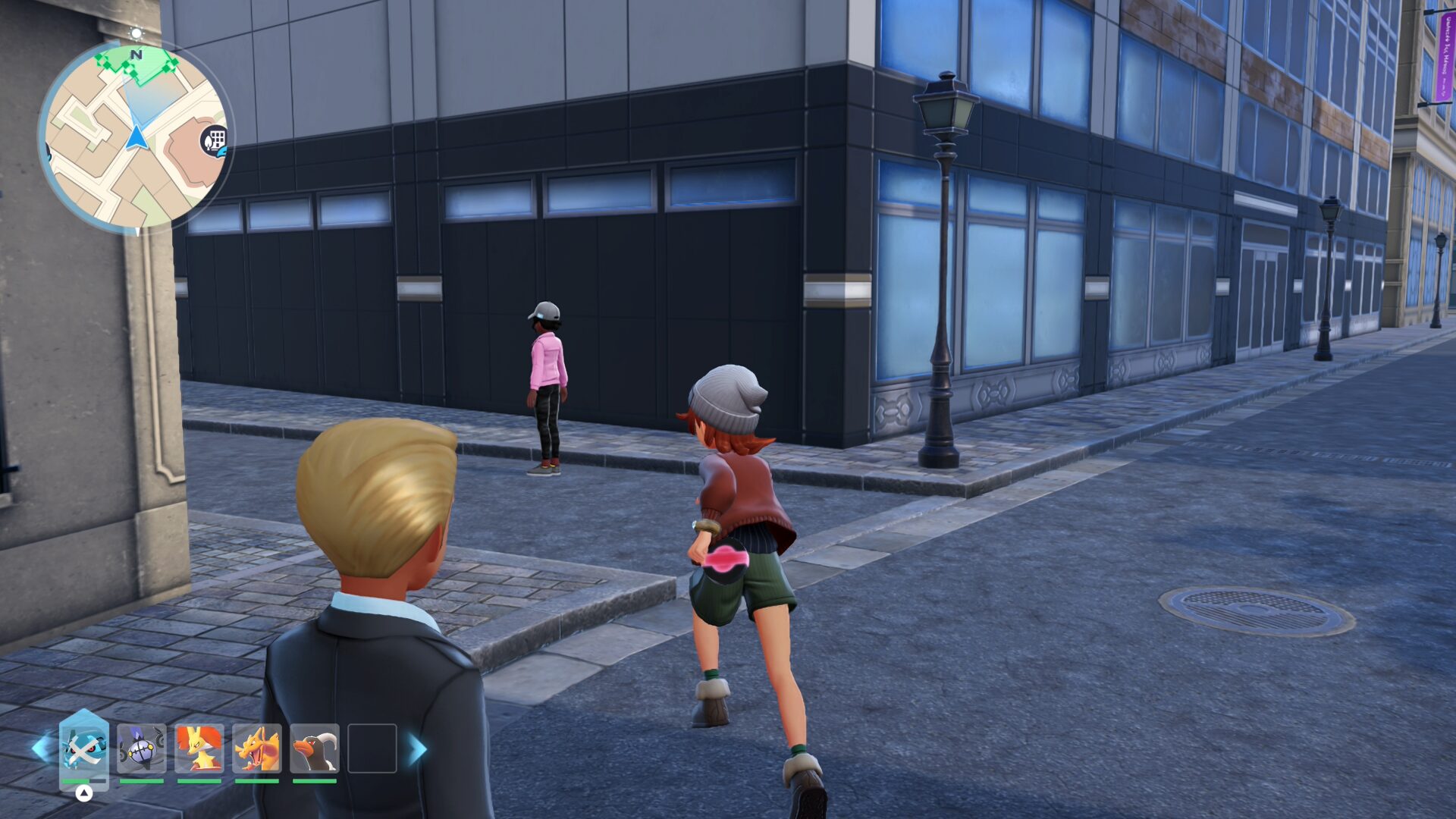Cycle party left with the blue arrow

[x=41, y=748]
